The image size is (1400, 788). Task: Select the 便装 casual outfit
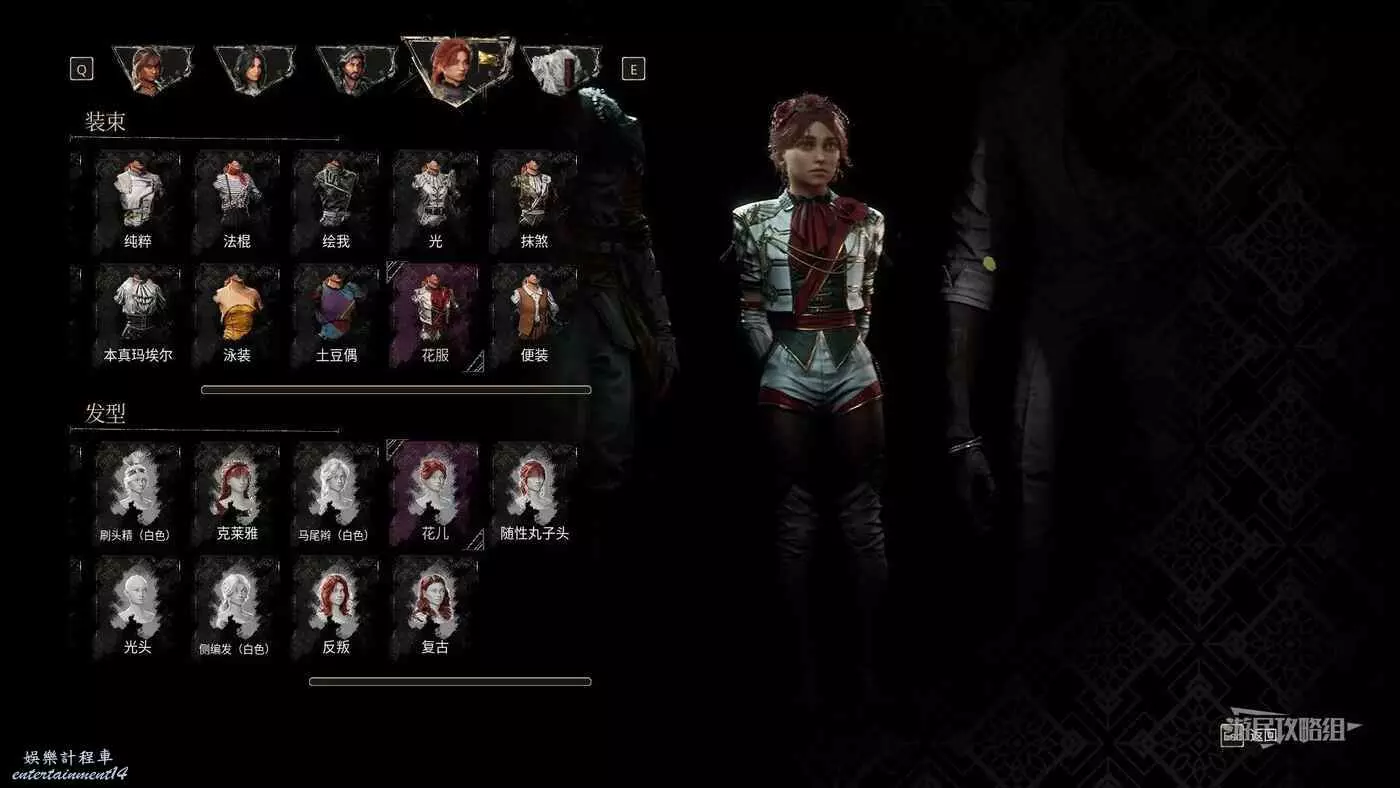535,314
